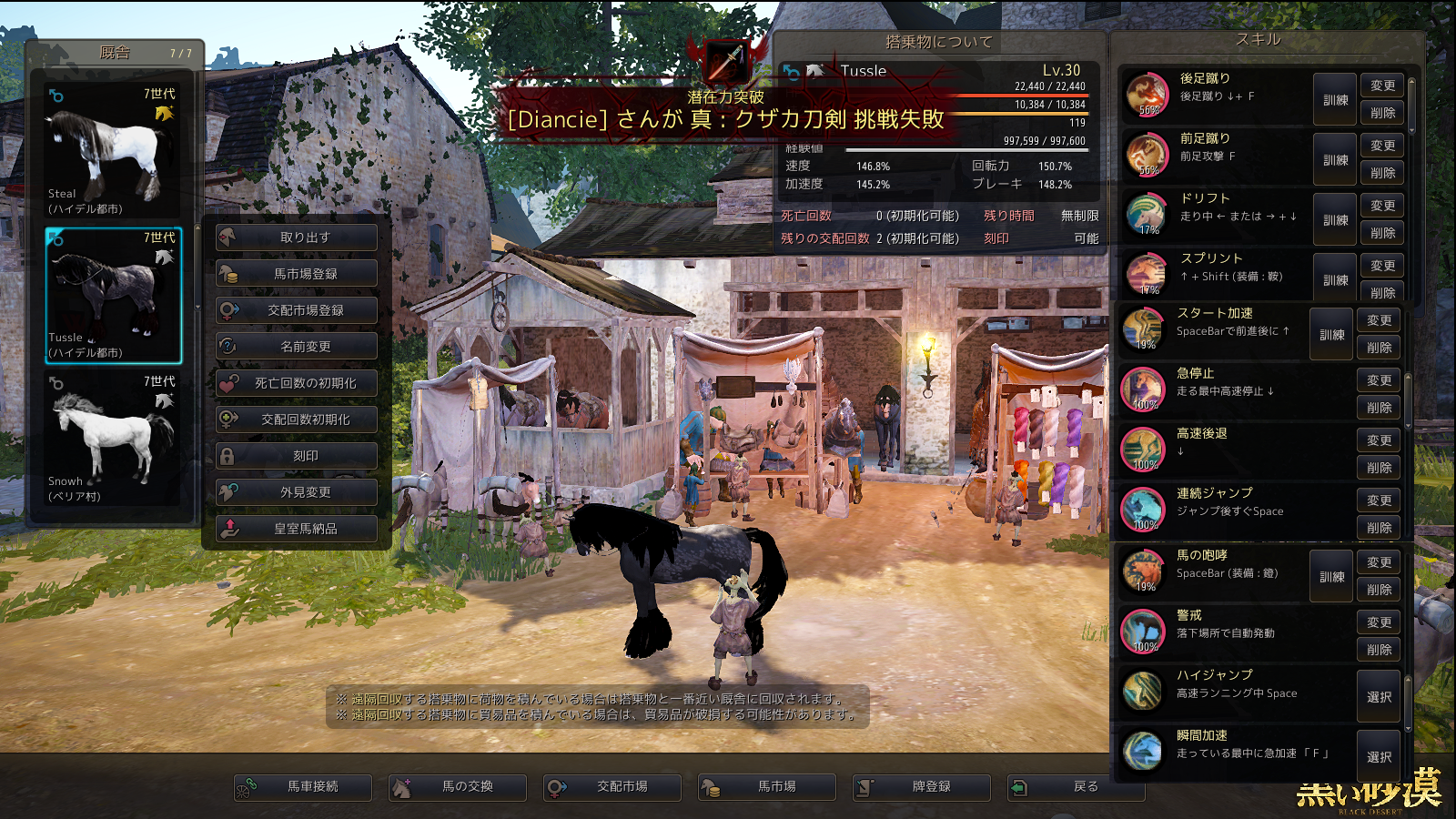
Task: Register horse on 馬市場登録
Action: 297,274
